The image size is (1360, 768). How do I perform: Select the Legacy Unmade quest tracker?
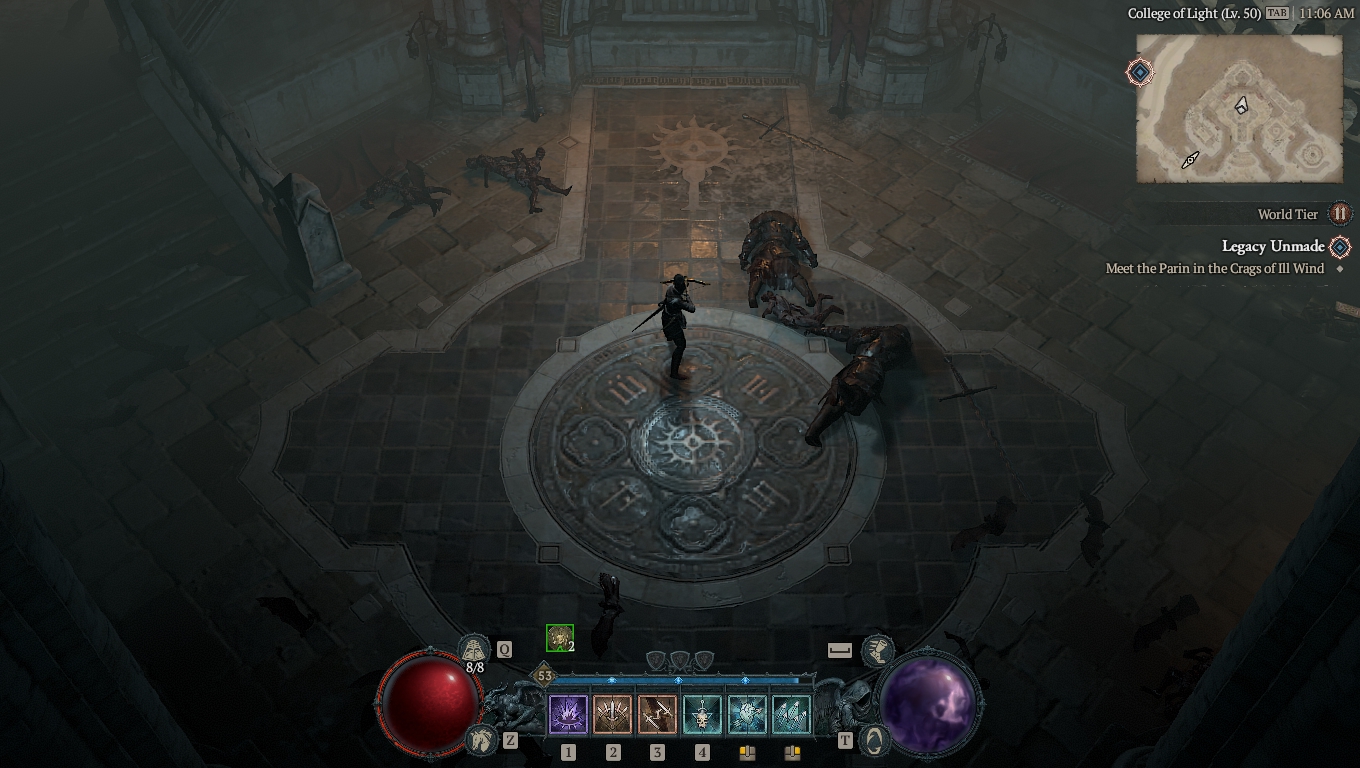1273,246
